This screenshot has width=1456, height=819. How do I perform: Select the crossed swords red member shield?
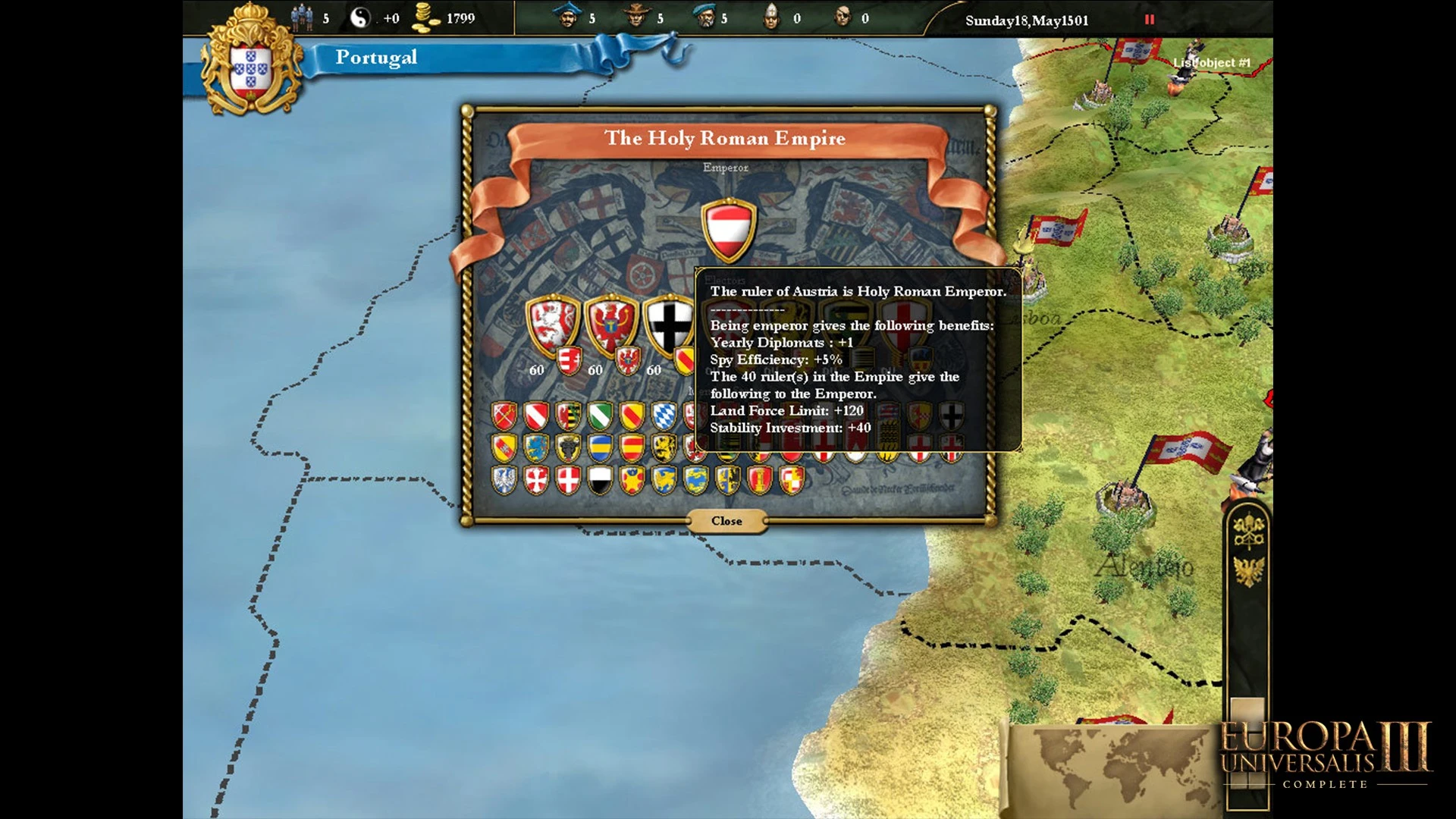504,416
